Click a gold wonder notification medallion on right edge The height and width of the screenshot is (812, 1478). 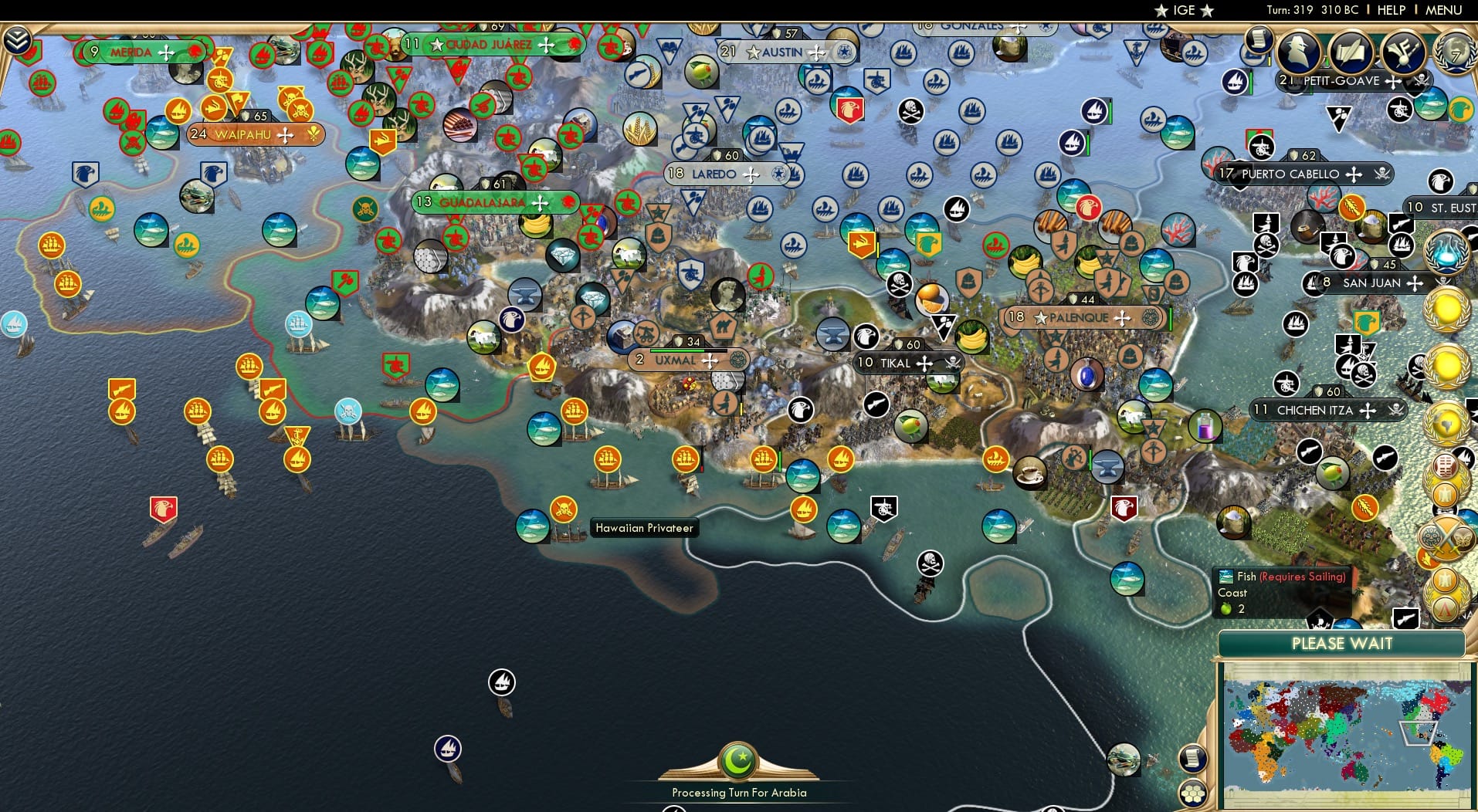coord(1447,309)
